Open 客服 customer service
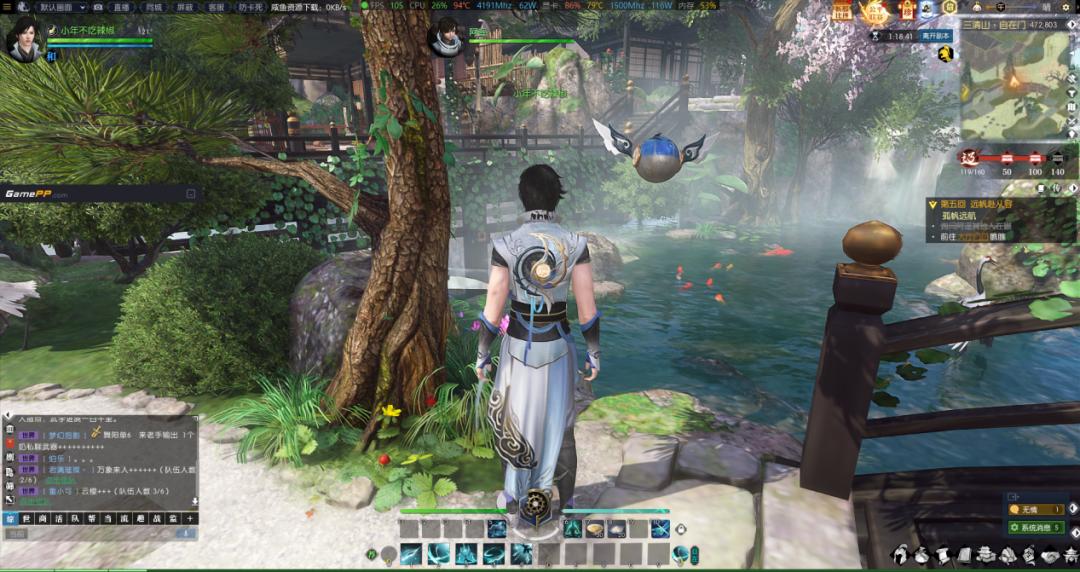The width and height of the screenshot is (1080, 572). 216,6
